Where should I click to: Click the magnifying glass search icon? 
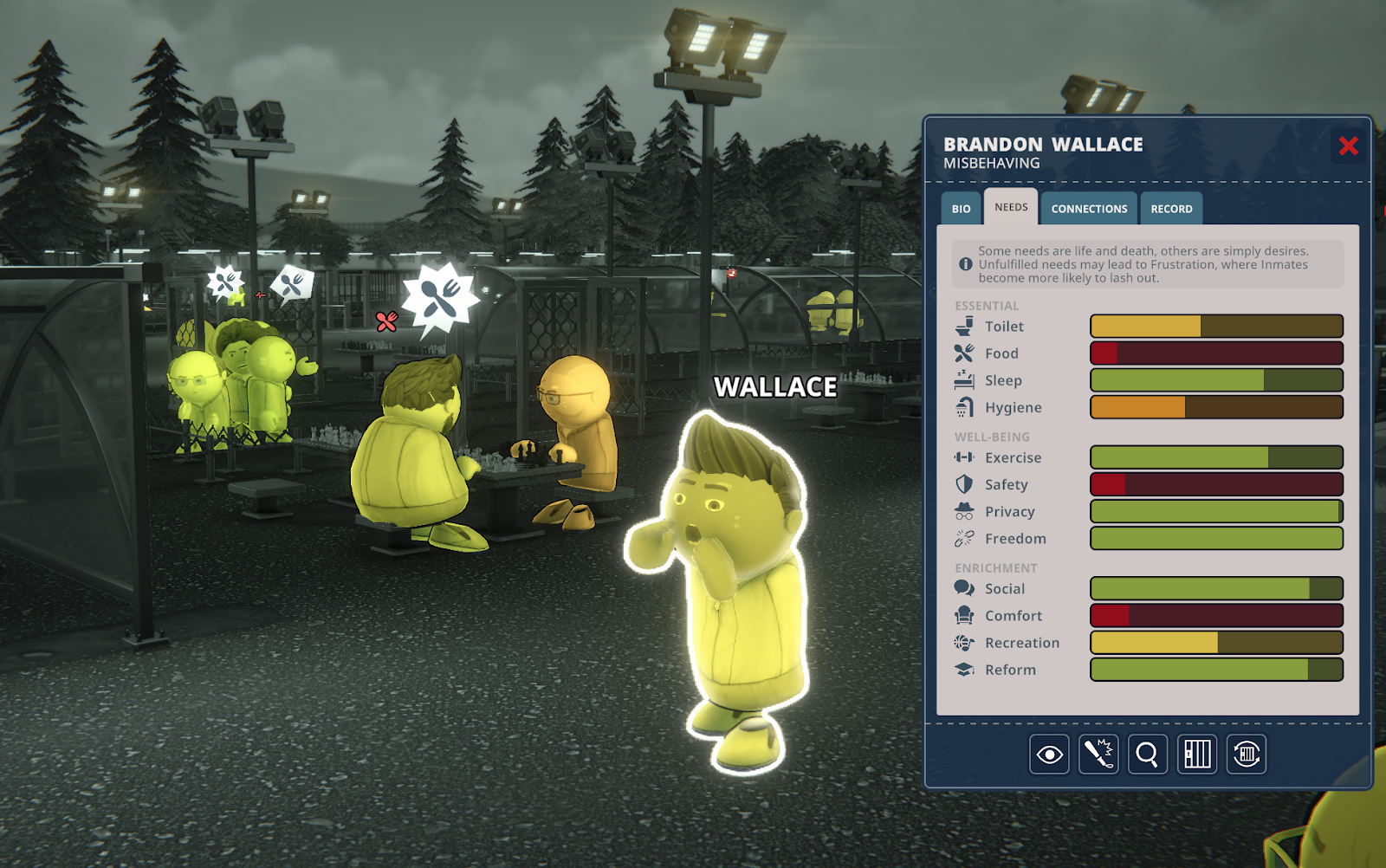click(x=1147, y=755)
